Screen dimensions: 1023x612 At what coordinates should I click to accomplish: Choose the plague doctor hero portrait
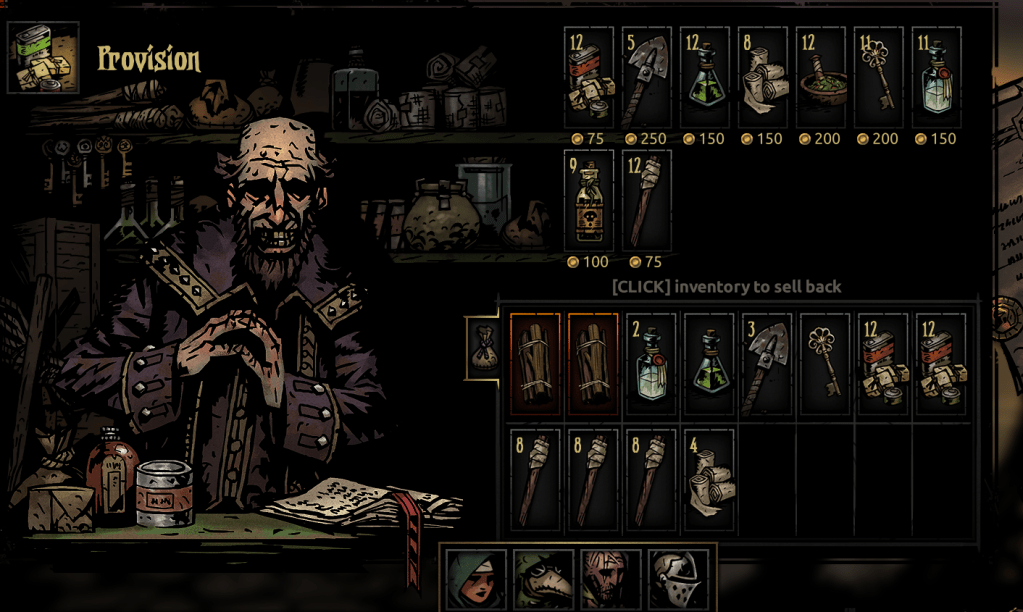point(543,579)
